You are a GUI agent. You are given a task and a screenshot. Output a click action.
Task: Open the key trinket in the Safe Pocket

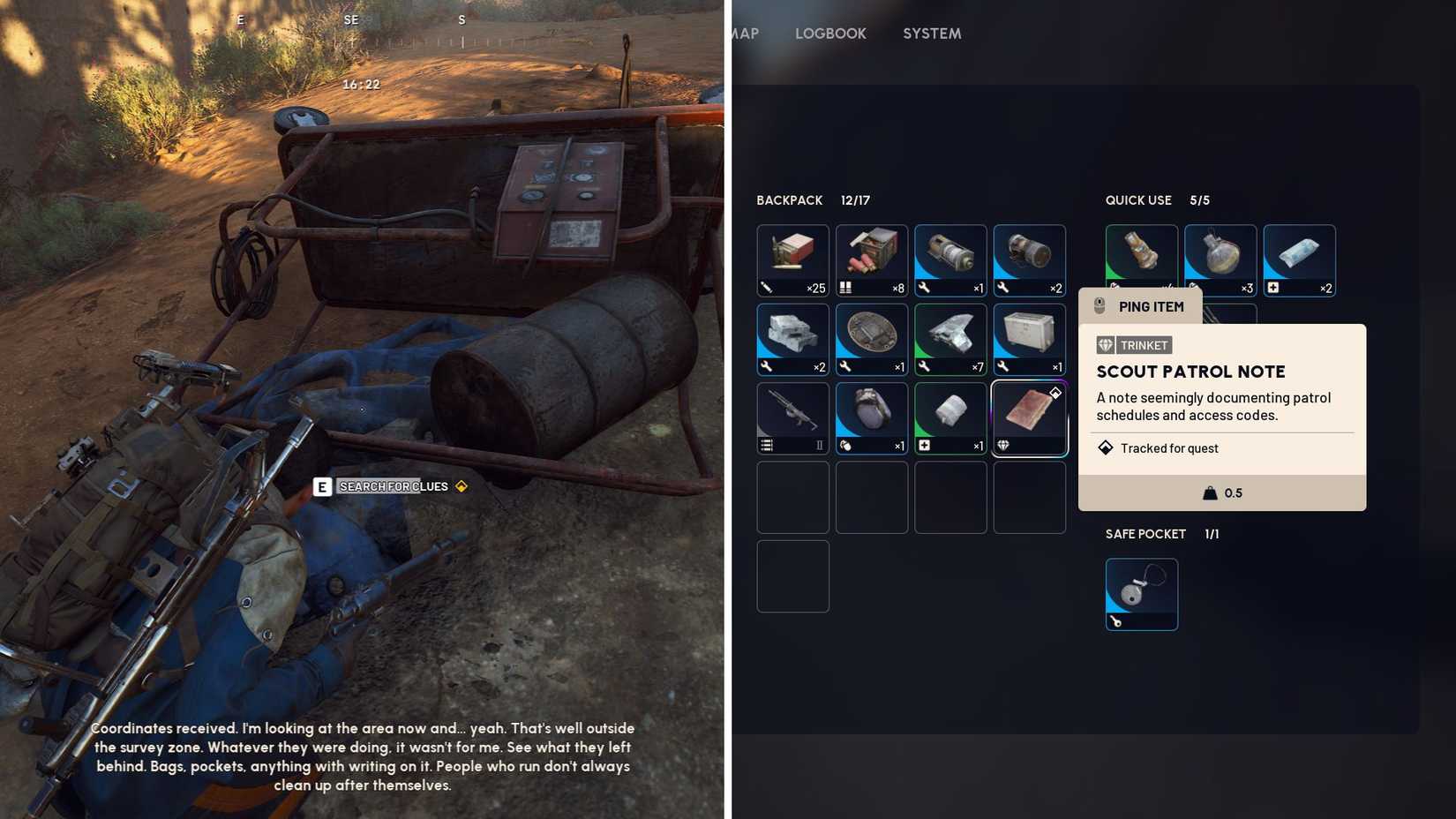pyautogui.click(x=1141, y=594)
